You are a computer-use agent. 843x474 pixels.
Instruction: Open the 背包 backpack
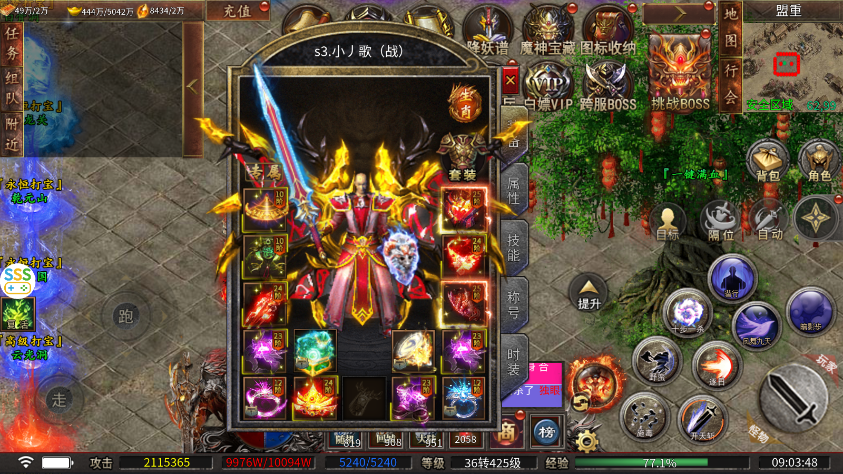pos(768,160)
